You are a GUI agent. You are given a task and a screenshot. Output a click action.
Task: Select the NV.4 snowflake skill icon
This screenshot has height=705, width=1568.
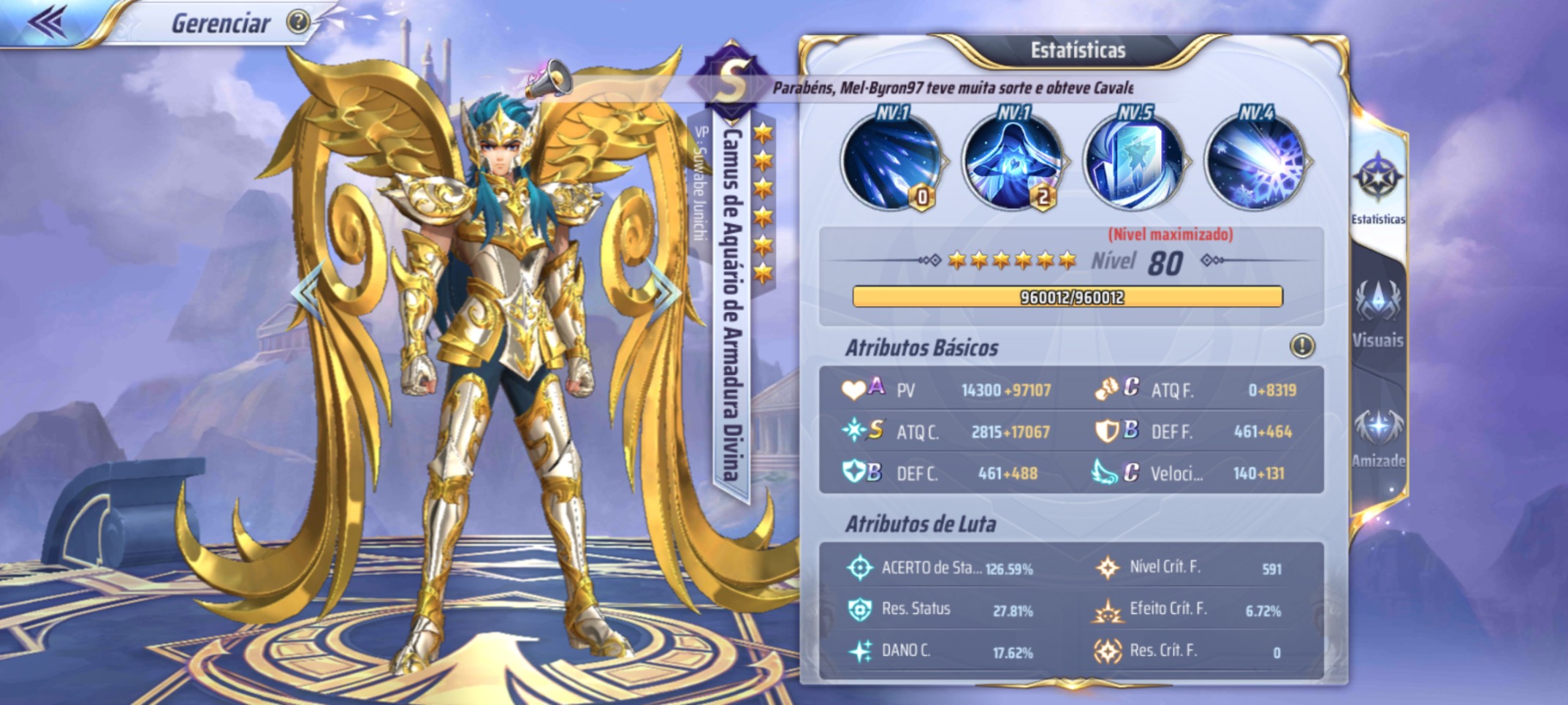[x=1255, y=163]
